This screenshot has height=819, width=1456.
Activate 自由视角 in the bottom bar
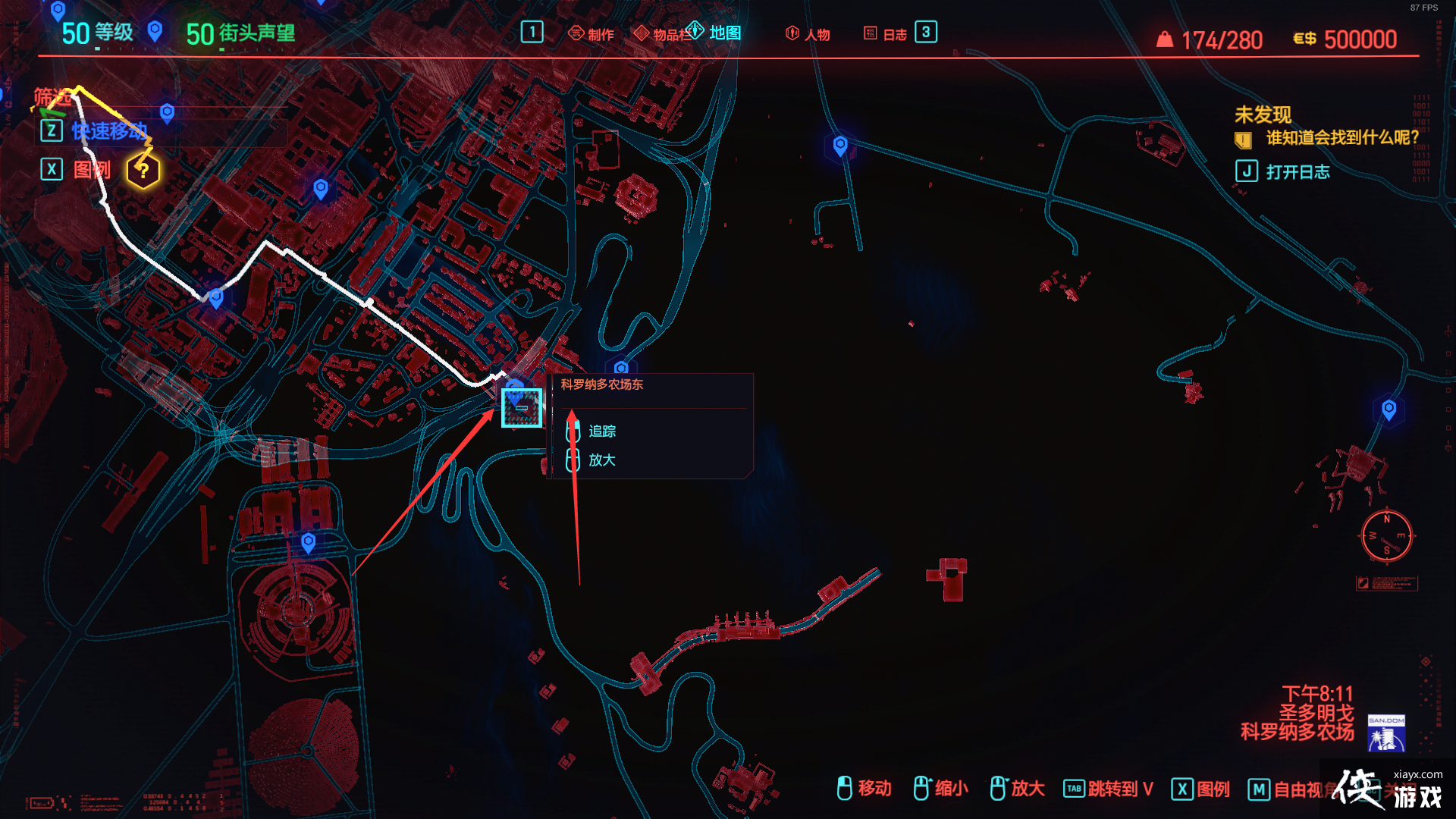click(x=1300, y=789)
